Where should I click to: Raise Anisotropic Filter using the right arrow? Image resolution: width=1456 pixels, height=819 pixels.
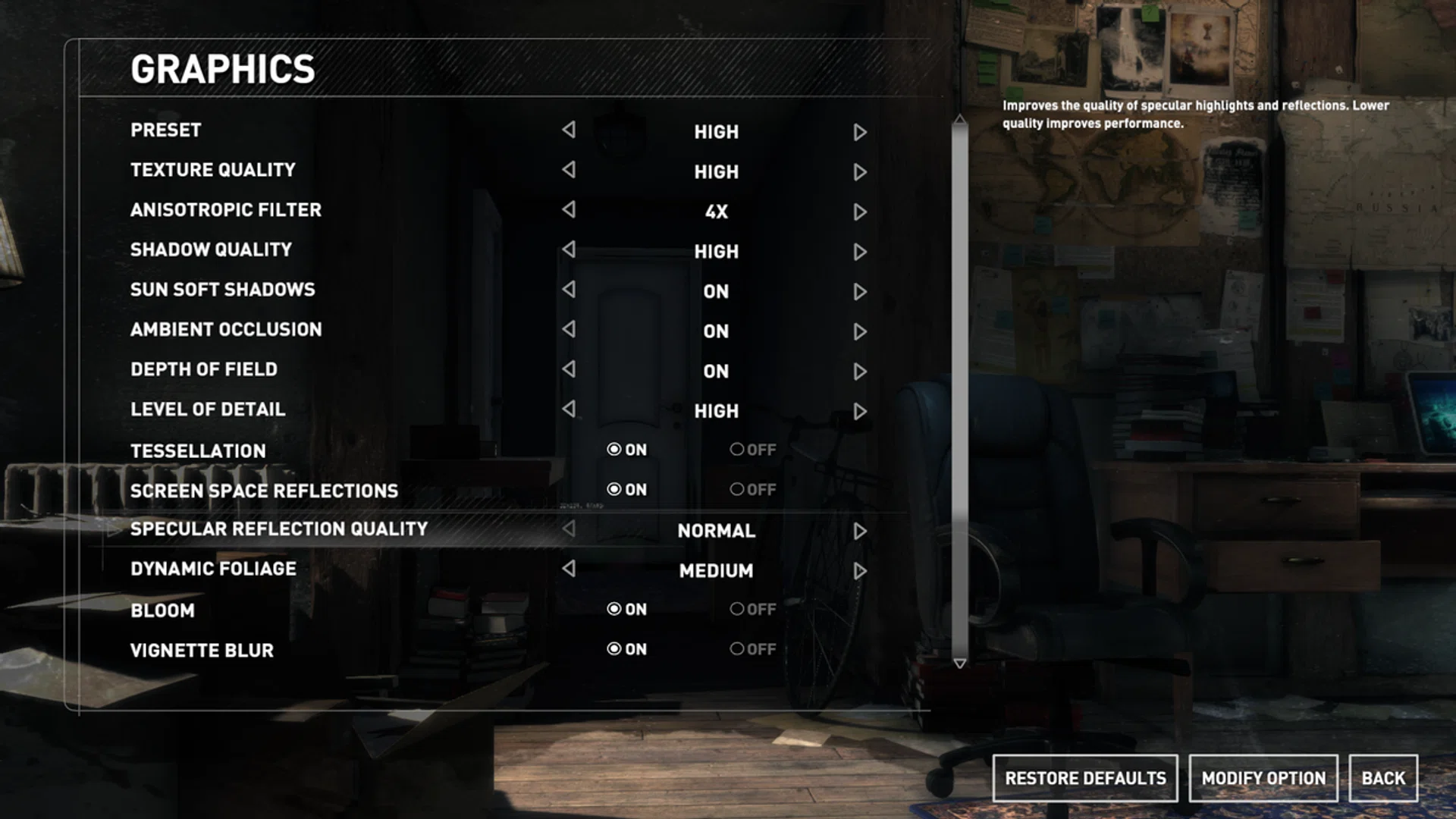point(859,212)
